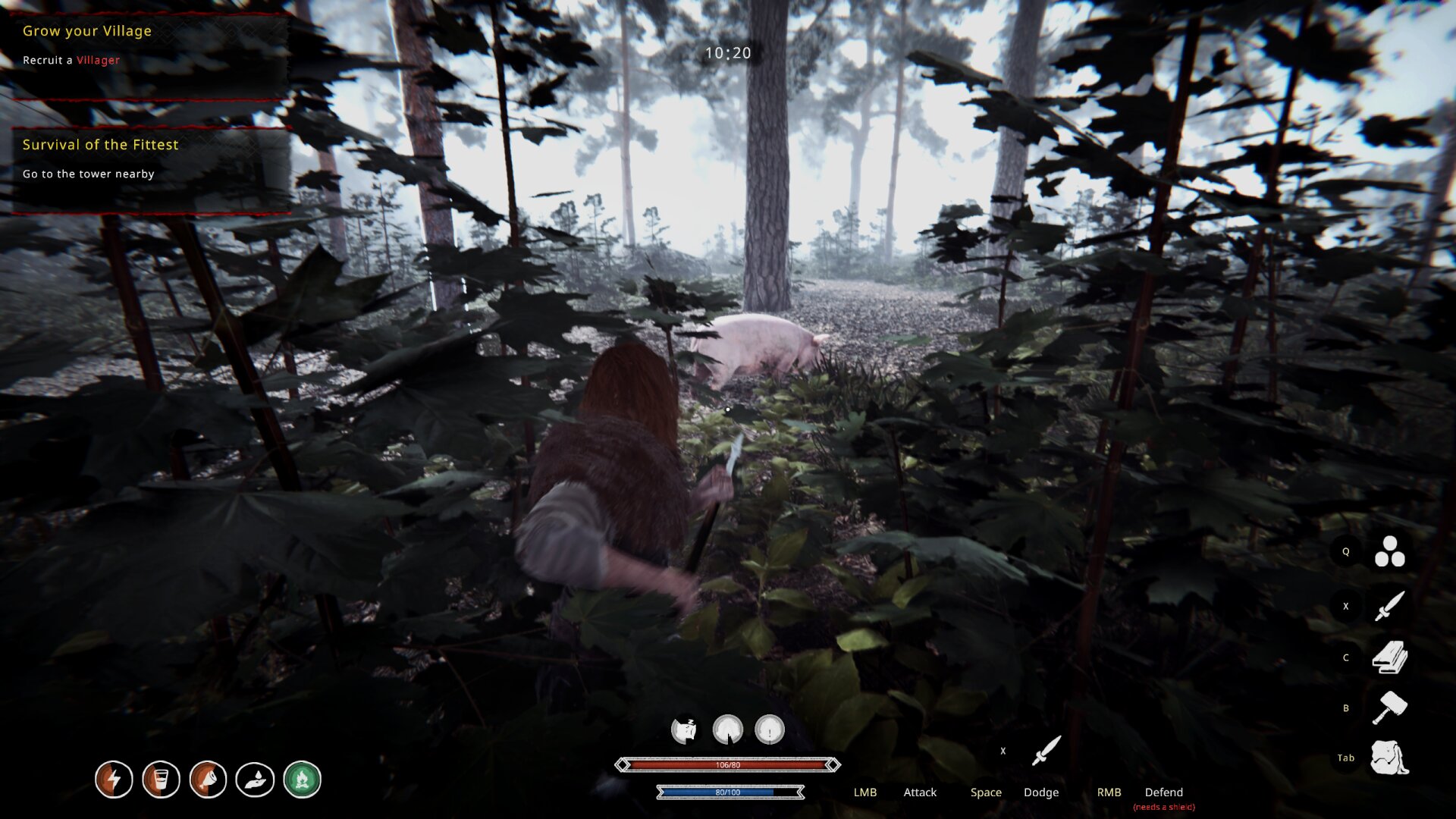Collapse the Survival of the Fittest quest panel
Screen dimensions: 1456x819
tap(101, 144)
